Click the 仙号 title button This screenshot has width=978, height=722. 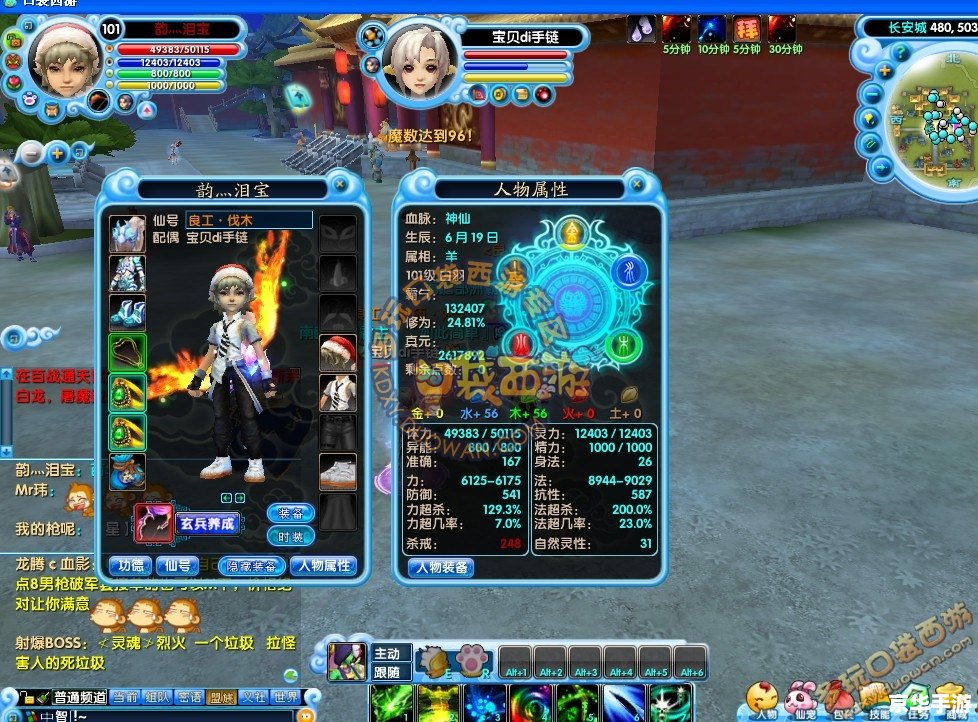[x=177, y=566]
